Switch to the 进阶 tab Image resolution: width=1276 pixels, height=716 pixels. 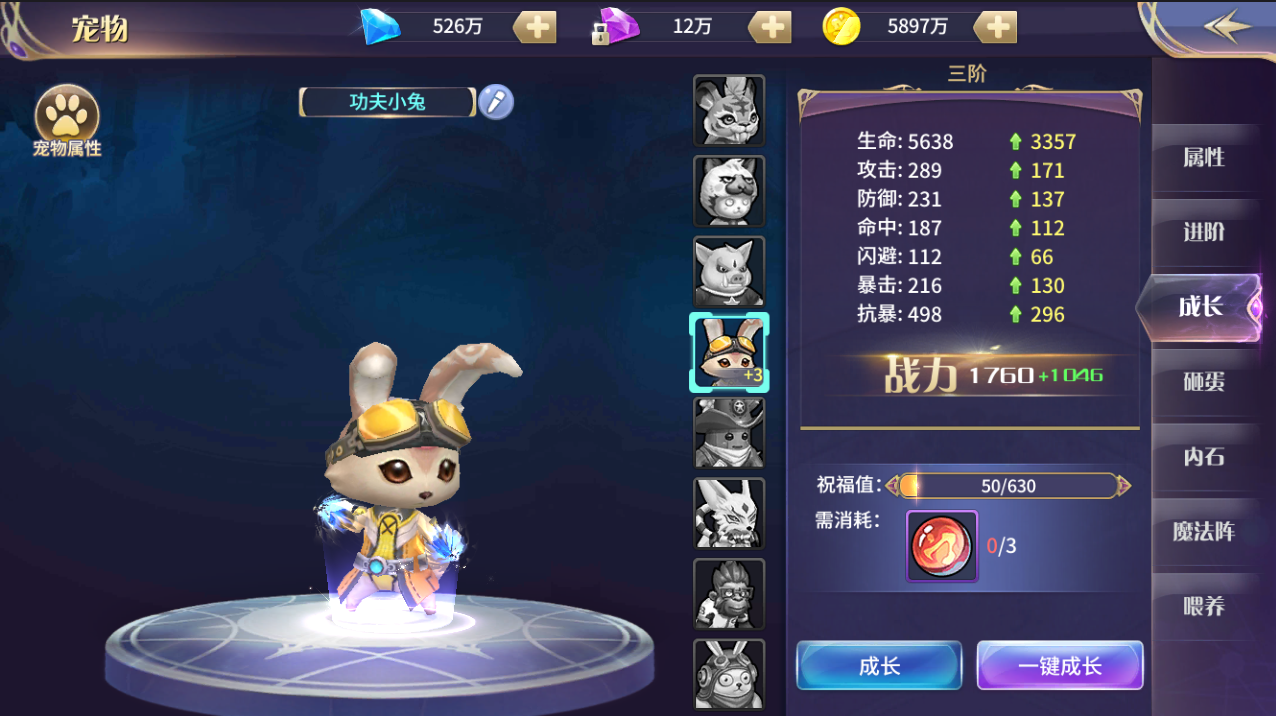click(x=1203, y=232)
